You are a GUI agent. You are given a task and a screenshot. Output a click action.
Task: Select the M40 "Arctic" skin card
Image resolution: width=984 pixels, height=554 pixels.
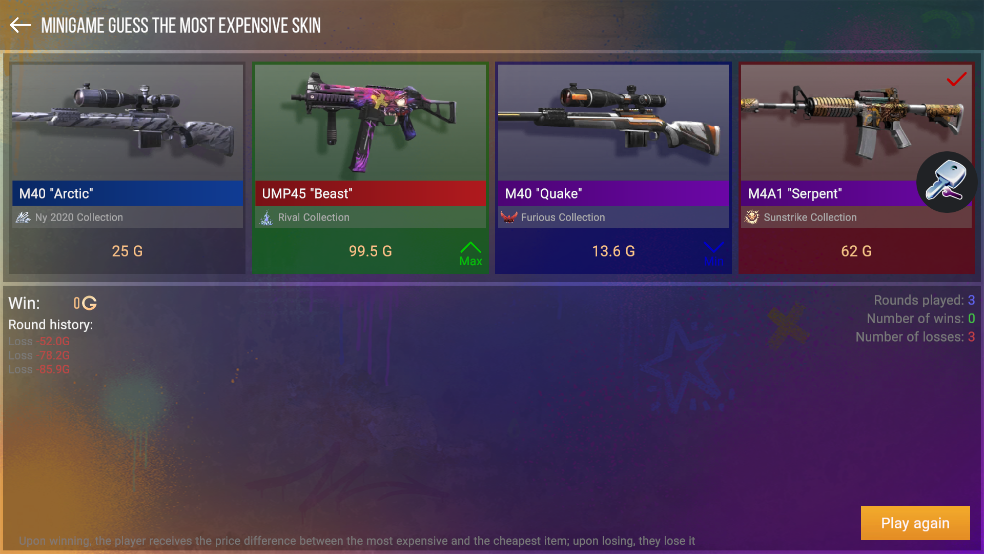(x=127, y=168)
